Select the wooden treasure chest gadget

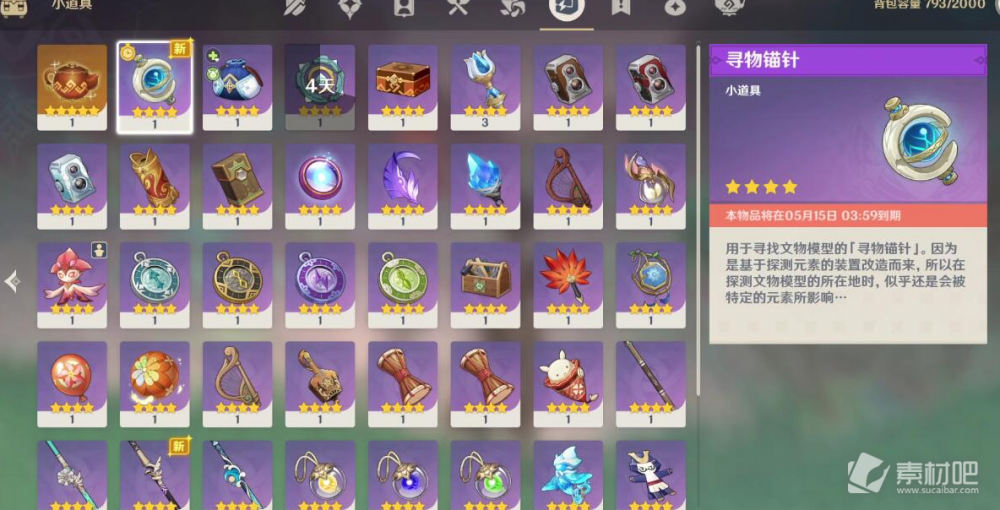point(403,81)
